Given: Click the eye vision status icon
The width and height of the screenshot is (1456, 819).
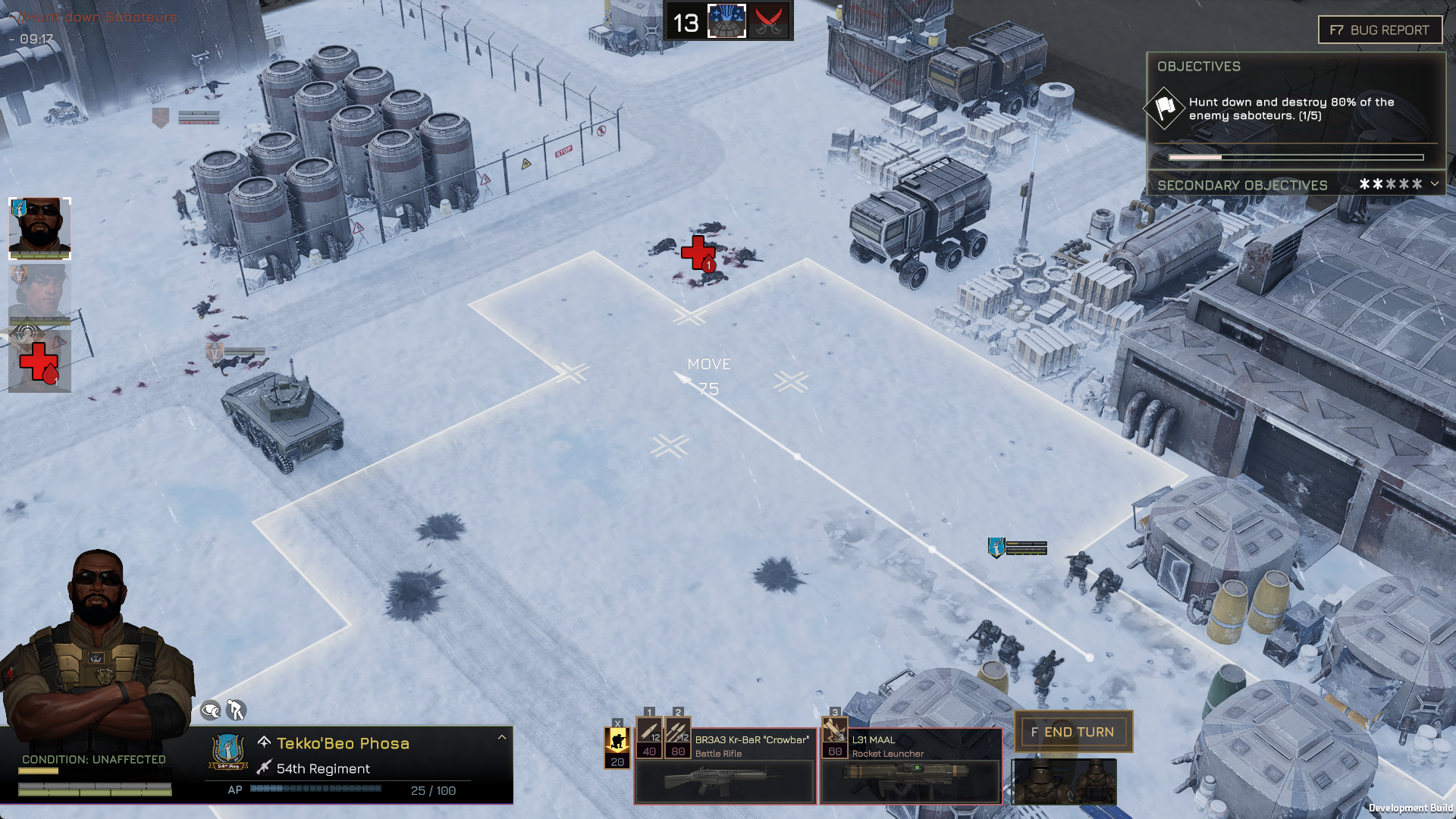Looking at the screenshot, I should pyautogui.click(x=210, y=711).
